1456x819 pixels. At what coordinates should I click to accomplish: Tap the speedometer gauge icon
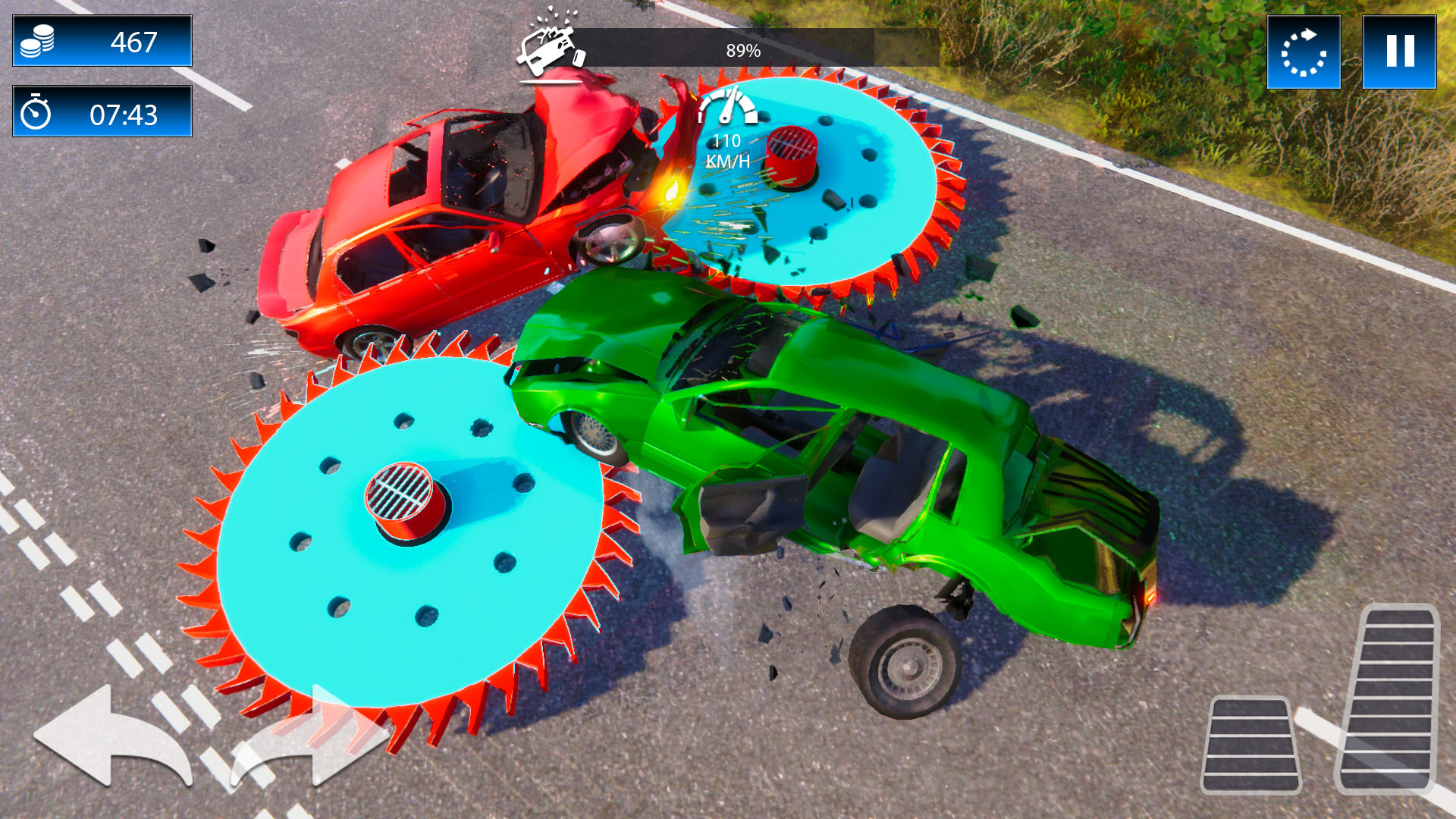(x=730, y=106)
